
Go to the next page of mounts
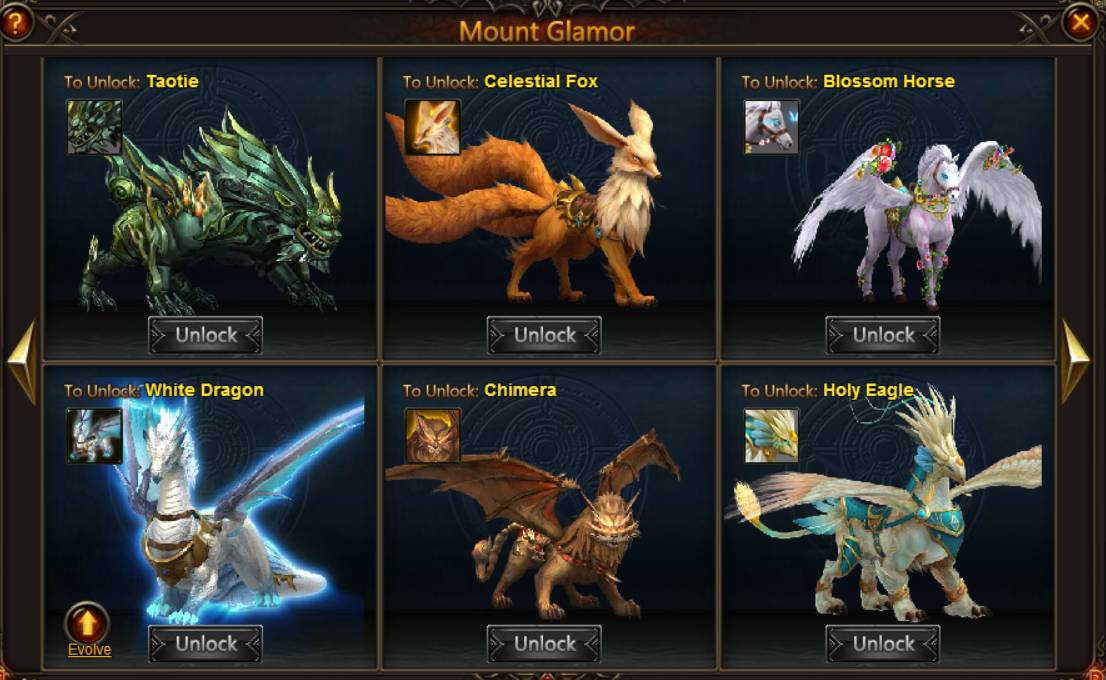click(1075, 361)
